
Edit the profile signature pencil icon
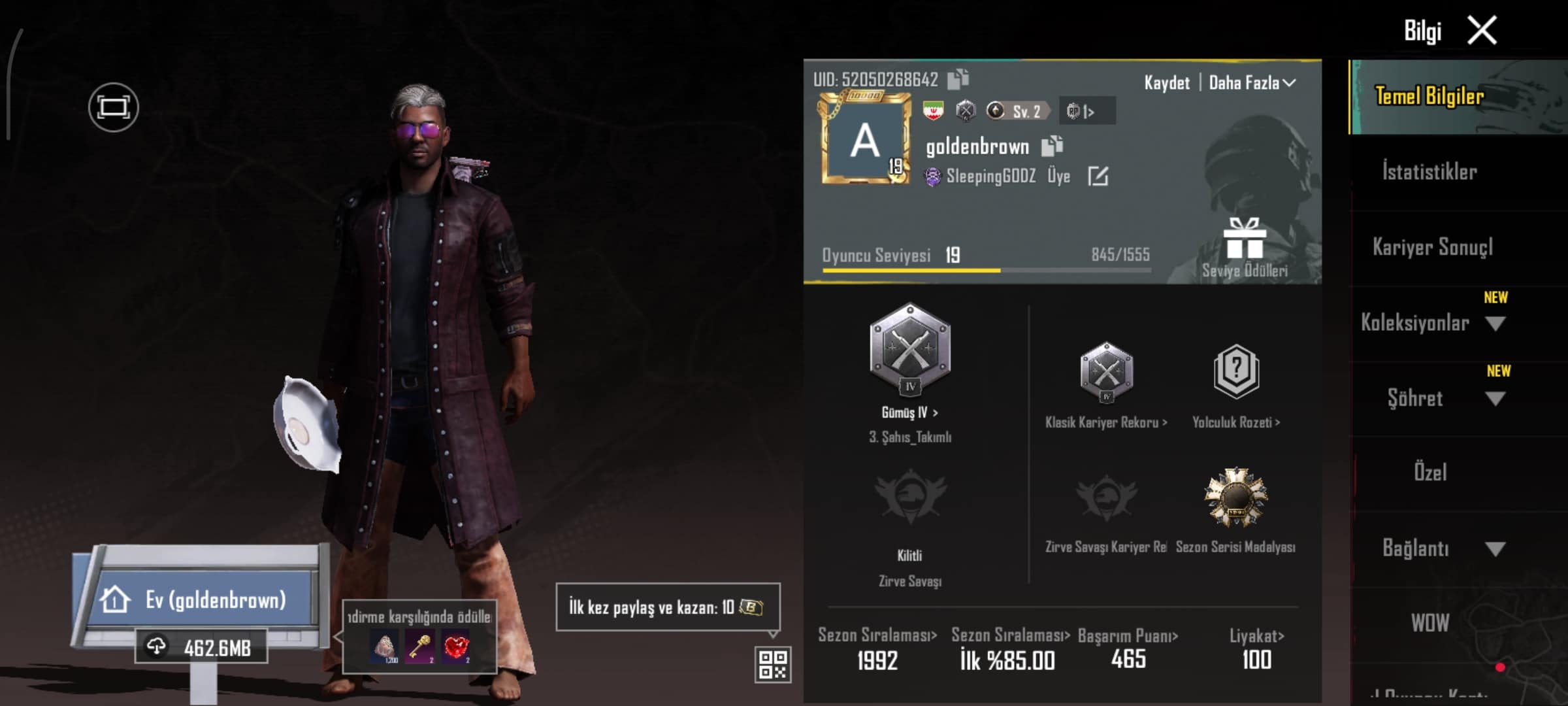1098,176
